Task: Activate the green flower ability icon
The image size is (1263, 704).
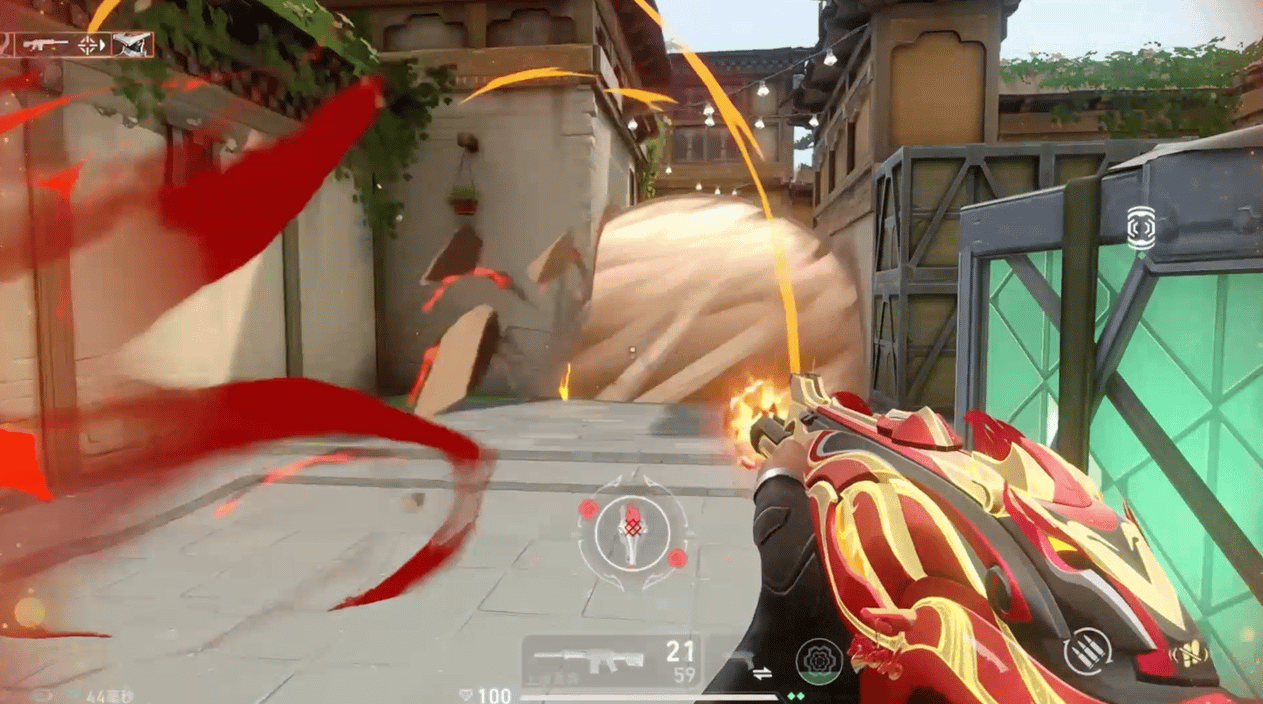Action: pos(818,661)
